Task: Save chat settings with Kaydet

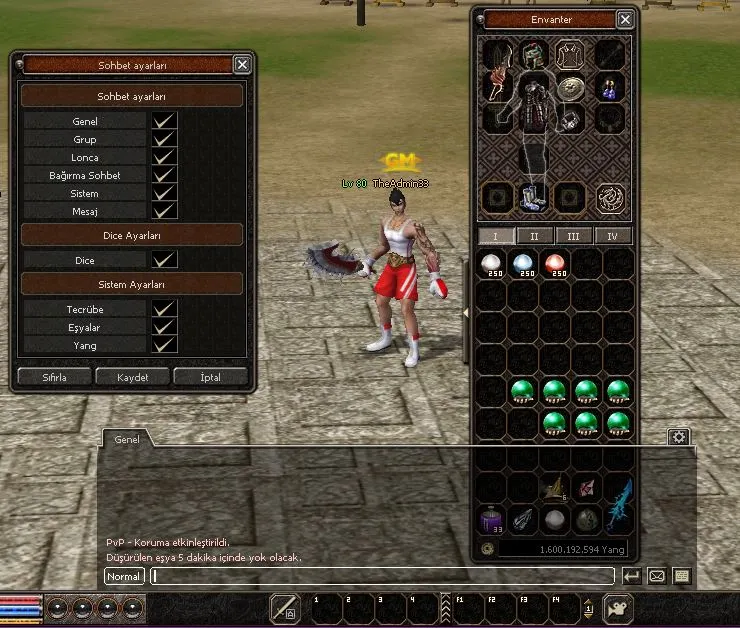Action: tap(132, 377)
